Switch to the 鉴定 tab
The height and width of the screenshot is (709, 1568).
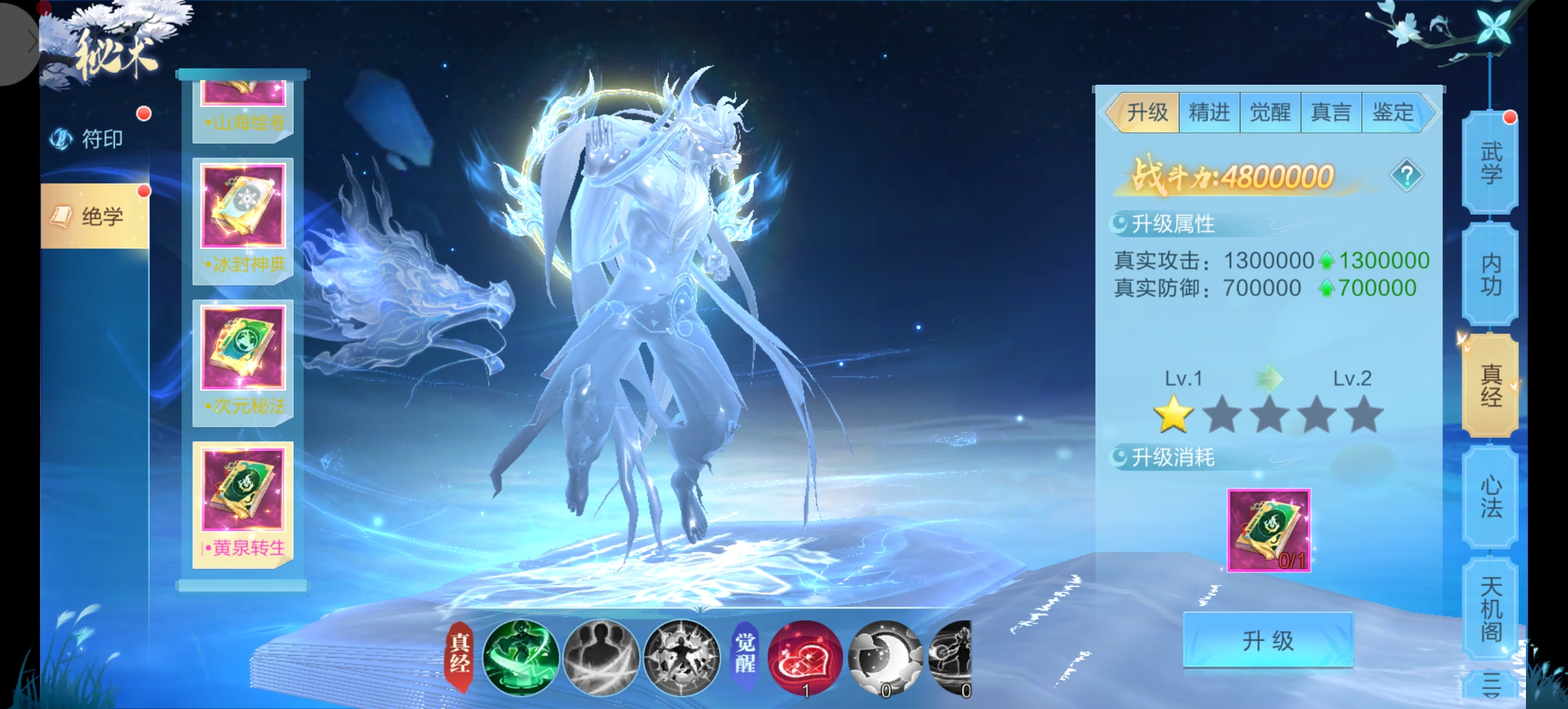pos(1393,112)
